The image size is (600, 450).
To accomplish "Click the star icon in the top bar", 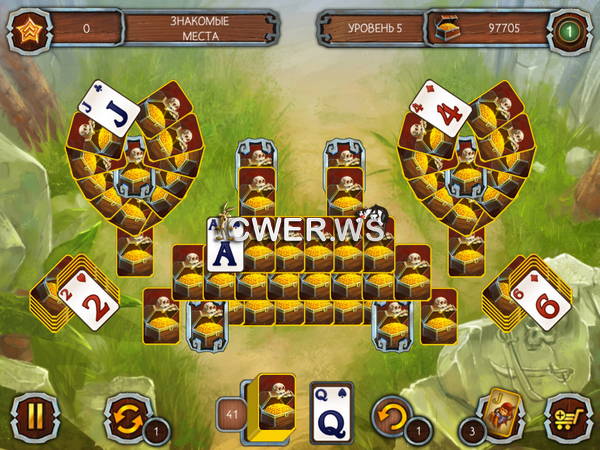I will (29, 28).
